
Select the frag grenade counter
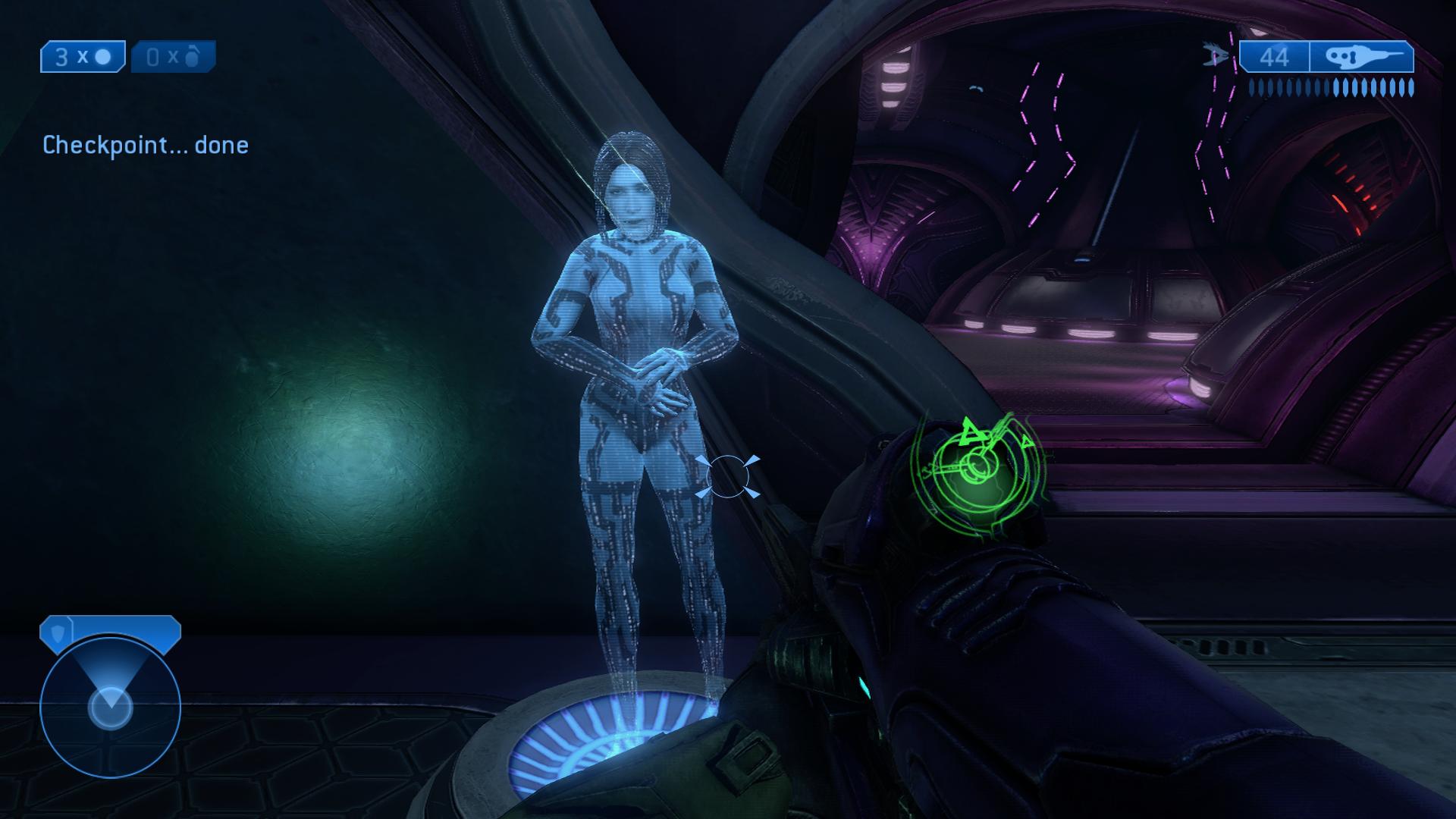174,57
